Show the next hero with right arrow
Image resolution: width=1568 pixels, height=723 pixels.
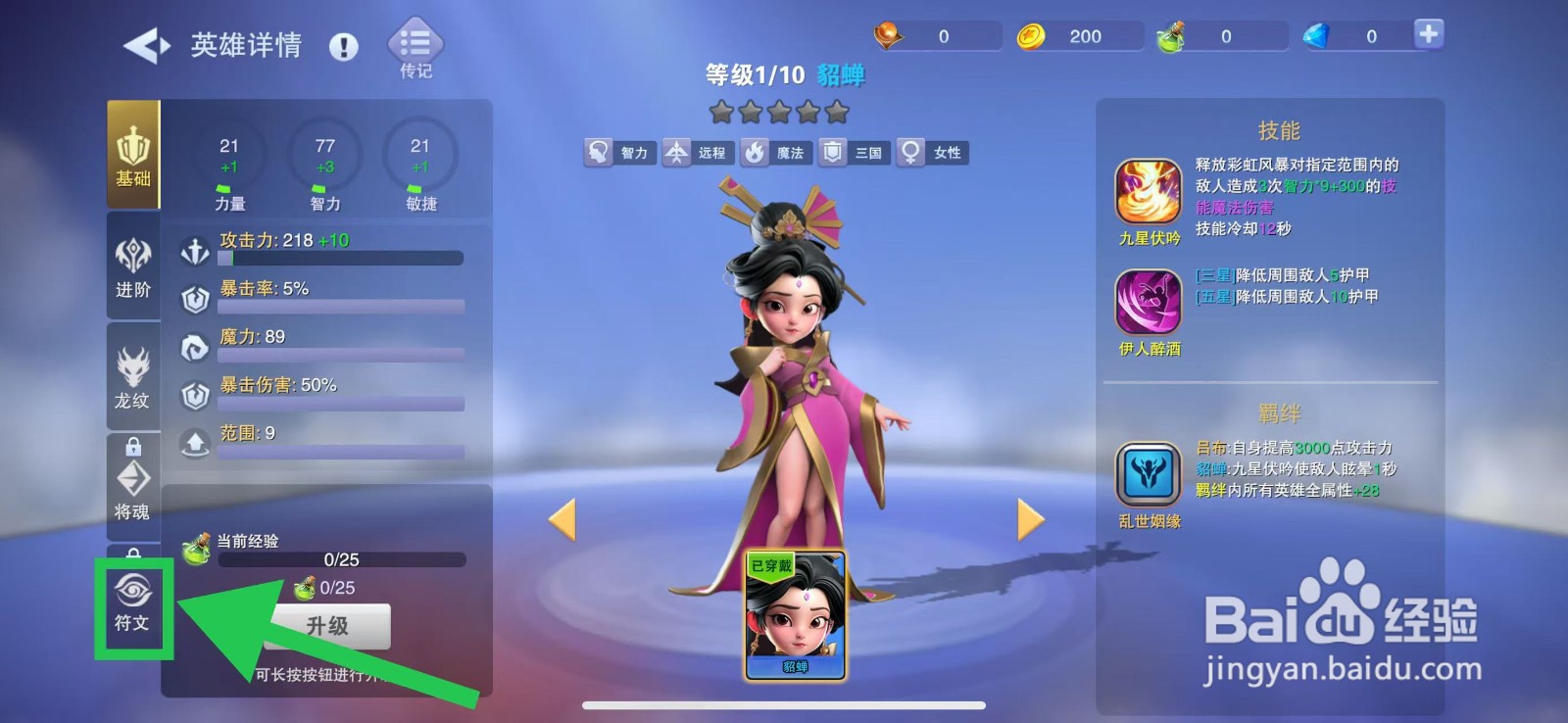[x=1030, y=519]
